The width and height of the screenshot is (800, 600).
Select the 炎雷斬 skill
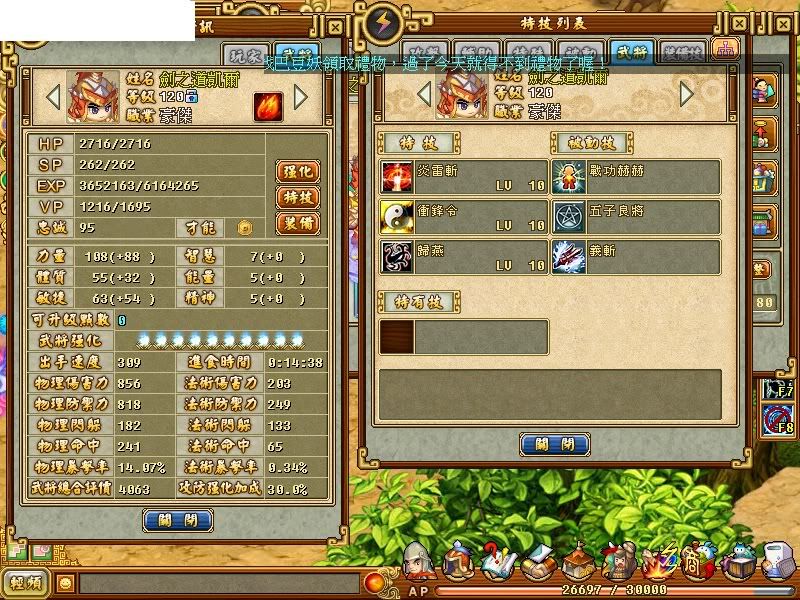(463, 177)
